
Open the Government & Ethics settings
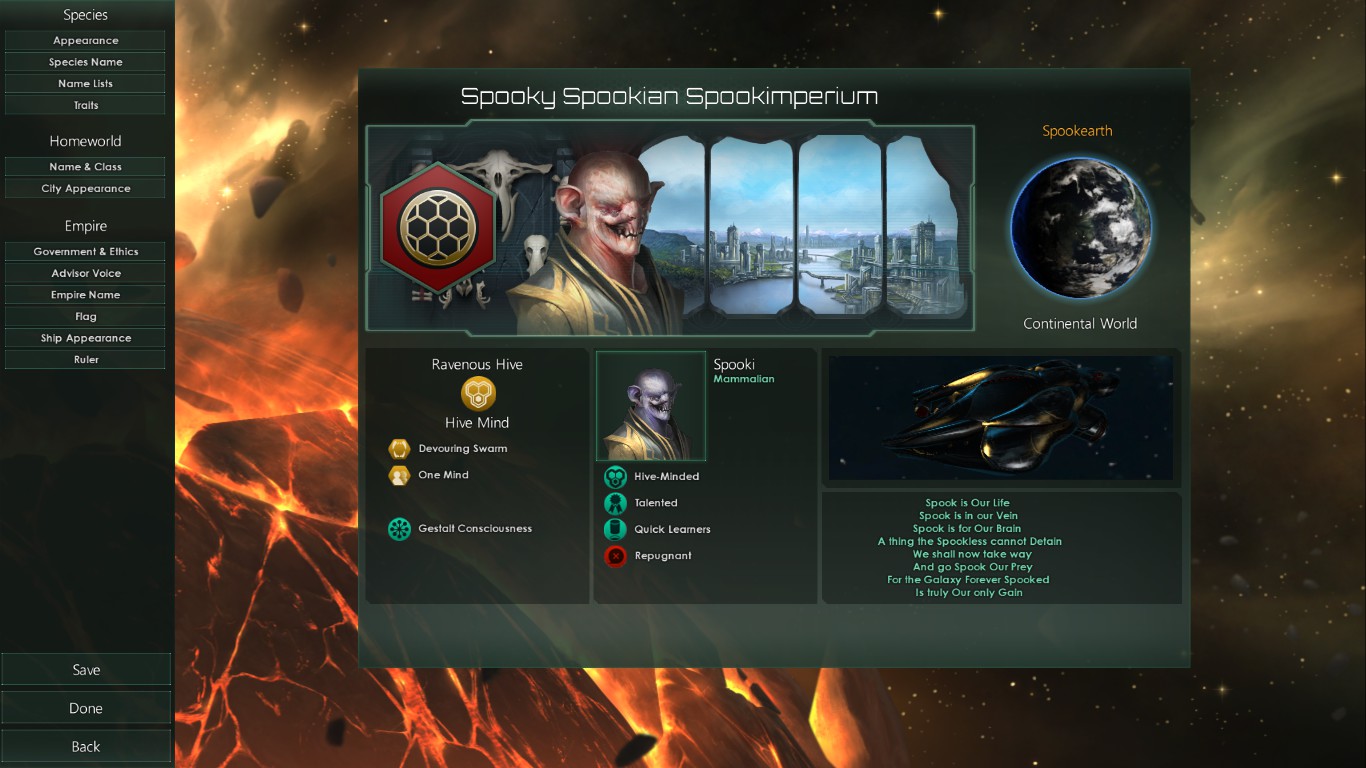tap(85, 251)
